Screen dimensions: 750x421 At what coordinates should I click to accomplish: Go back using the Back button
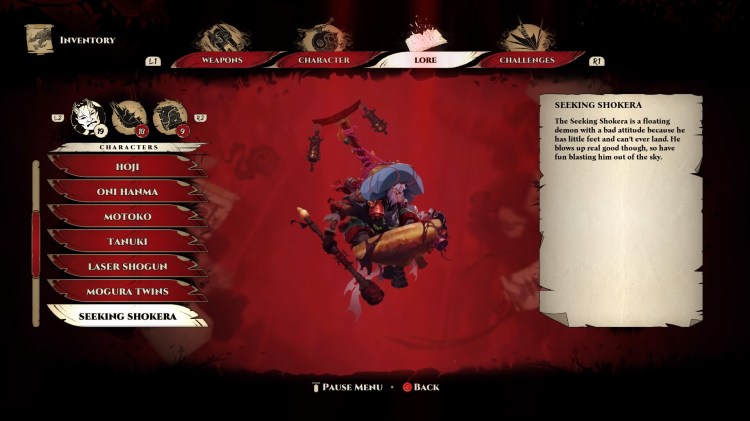[x=420, y=387]
